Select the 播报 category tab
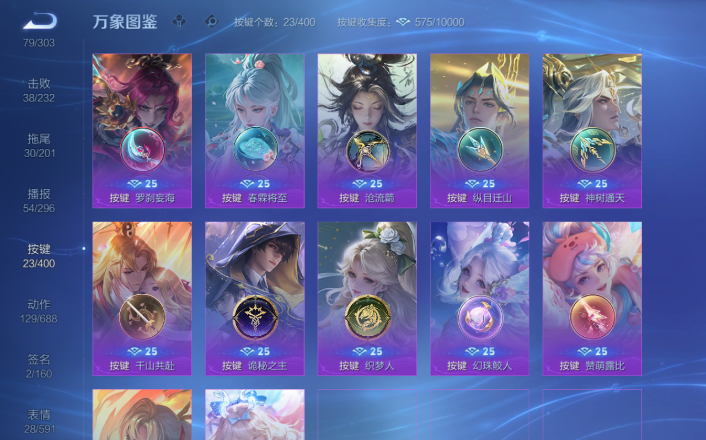The image size is (706, 440). click(x=40, y=200)
